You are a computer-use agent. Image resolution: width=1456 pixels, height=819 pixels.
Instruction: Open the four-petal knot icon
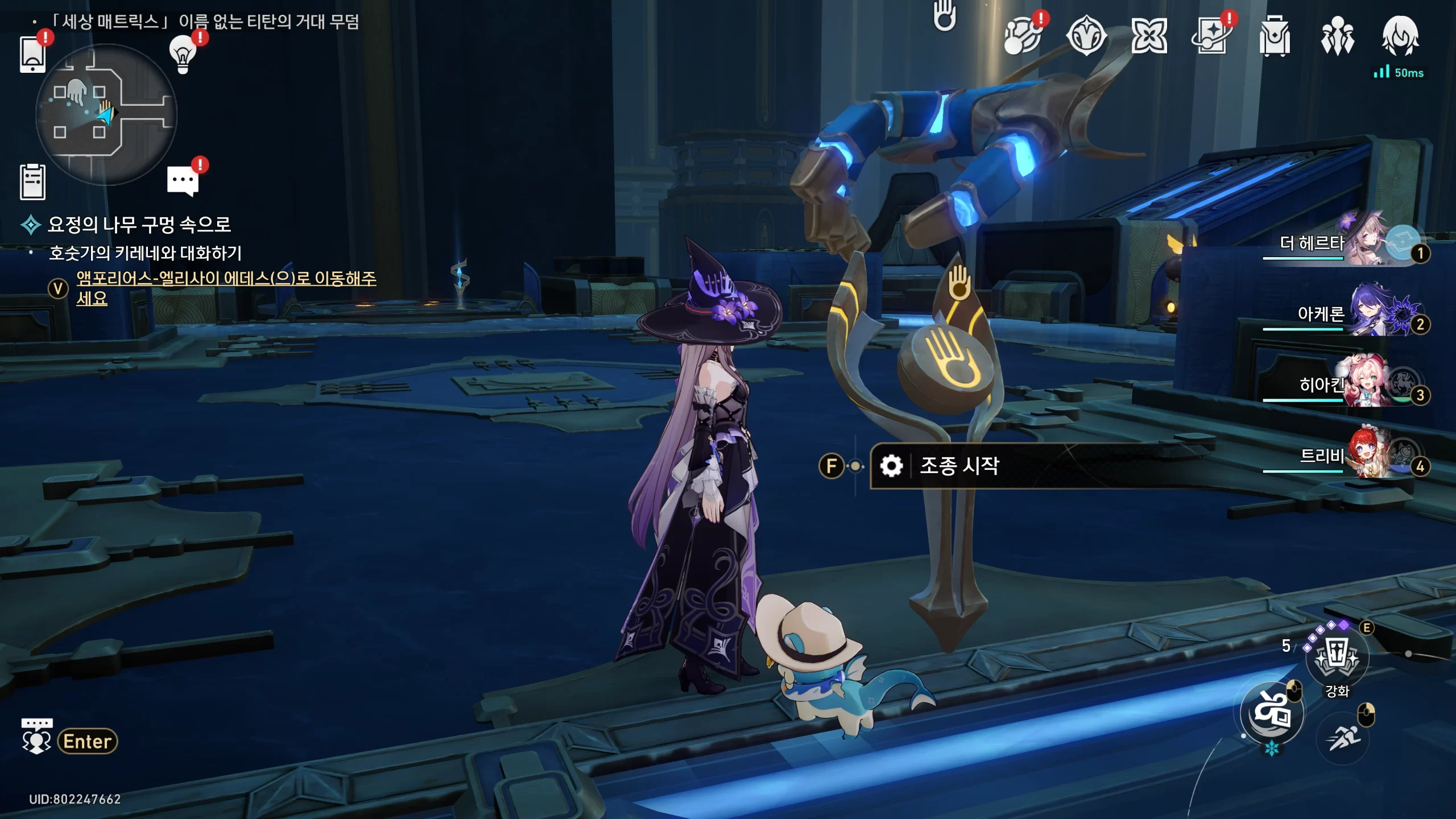(1149, 36)
